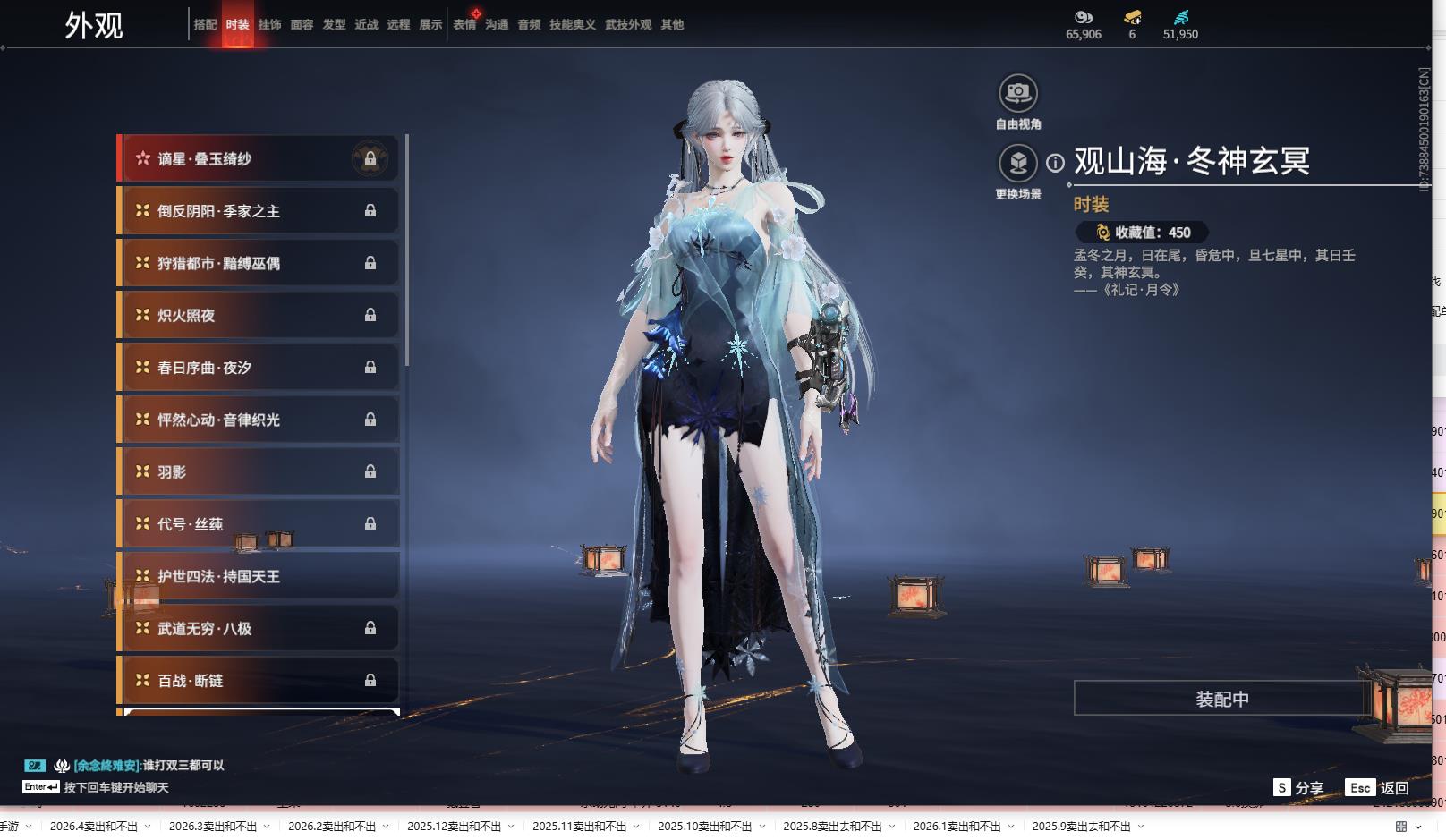1446x840 pixels.
Task: Switch to the 搭配 tab
Action: [x=205, y=25]
